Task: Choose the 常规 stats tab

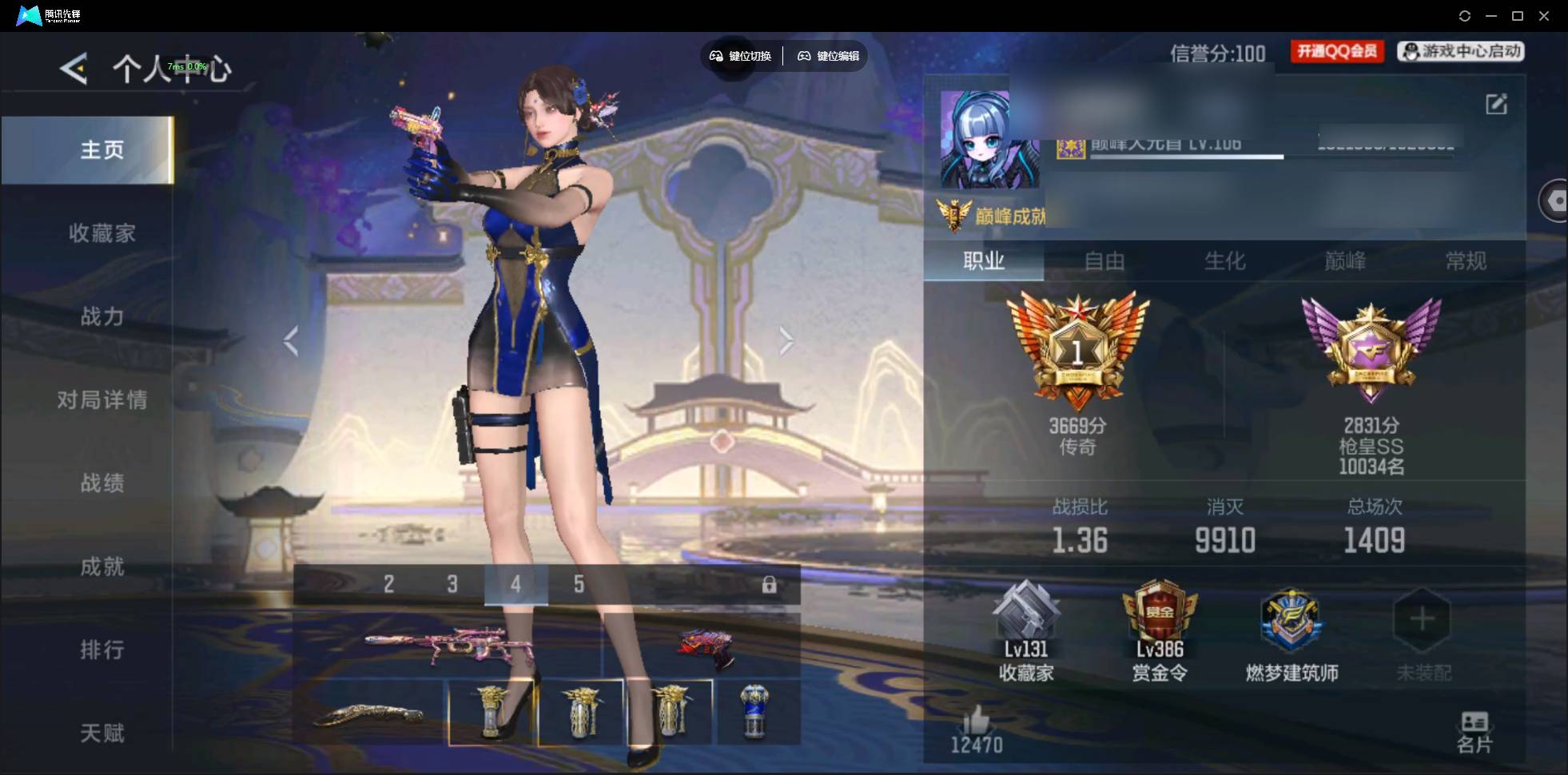Action: [1466, 261]
